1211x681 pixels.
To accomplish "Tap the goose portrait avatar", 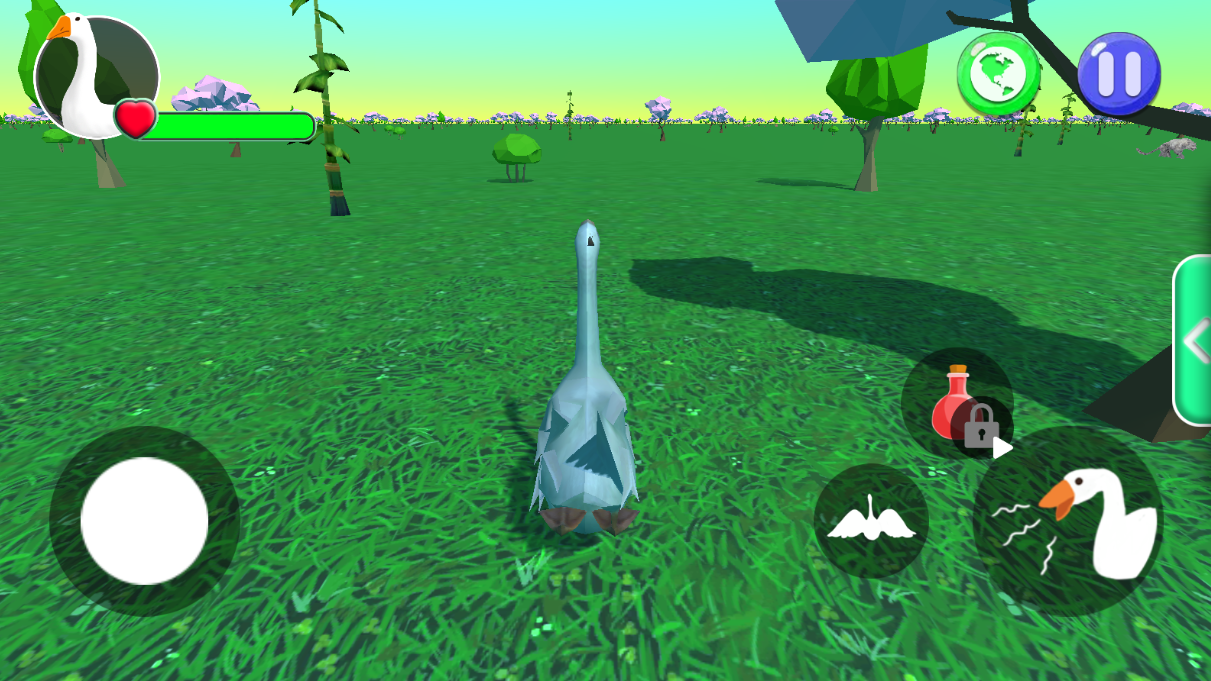I will click(95, 75).
